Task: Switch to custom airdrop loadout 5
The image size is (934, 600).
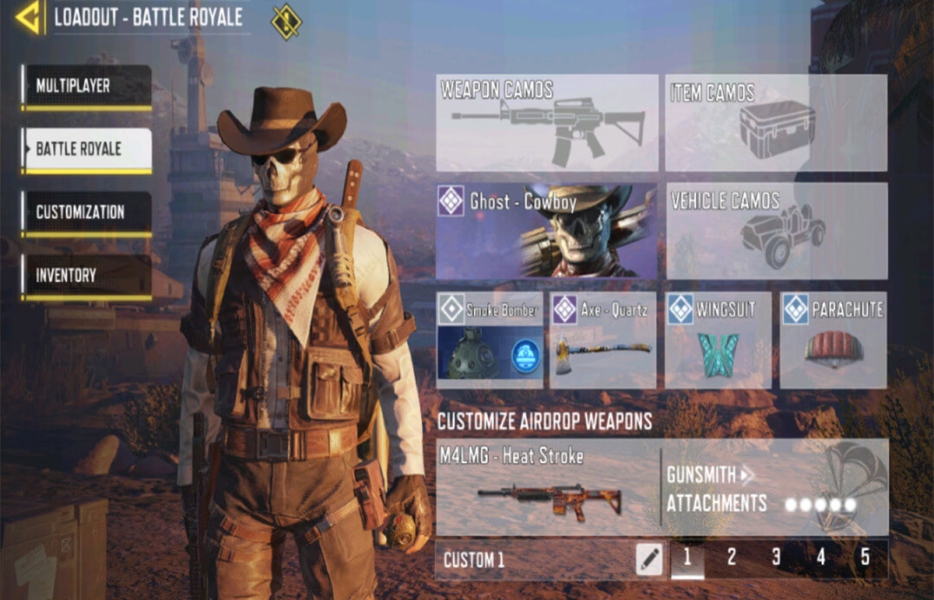Action: (865, 559)
